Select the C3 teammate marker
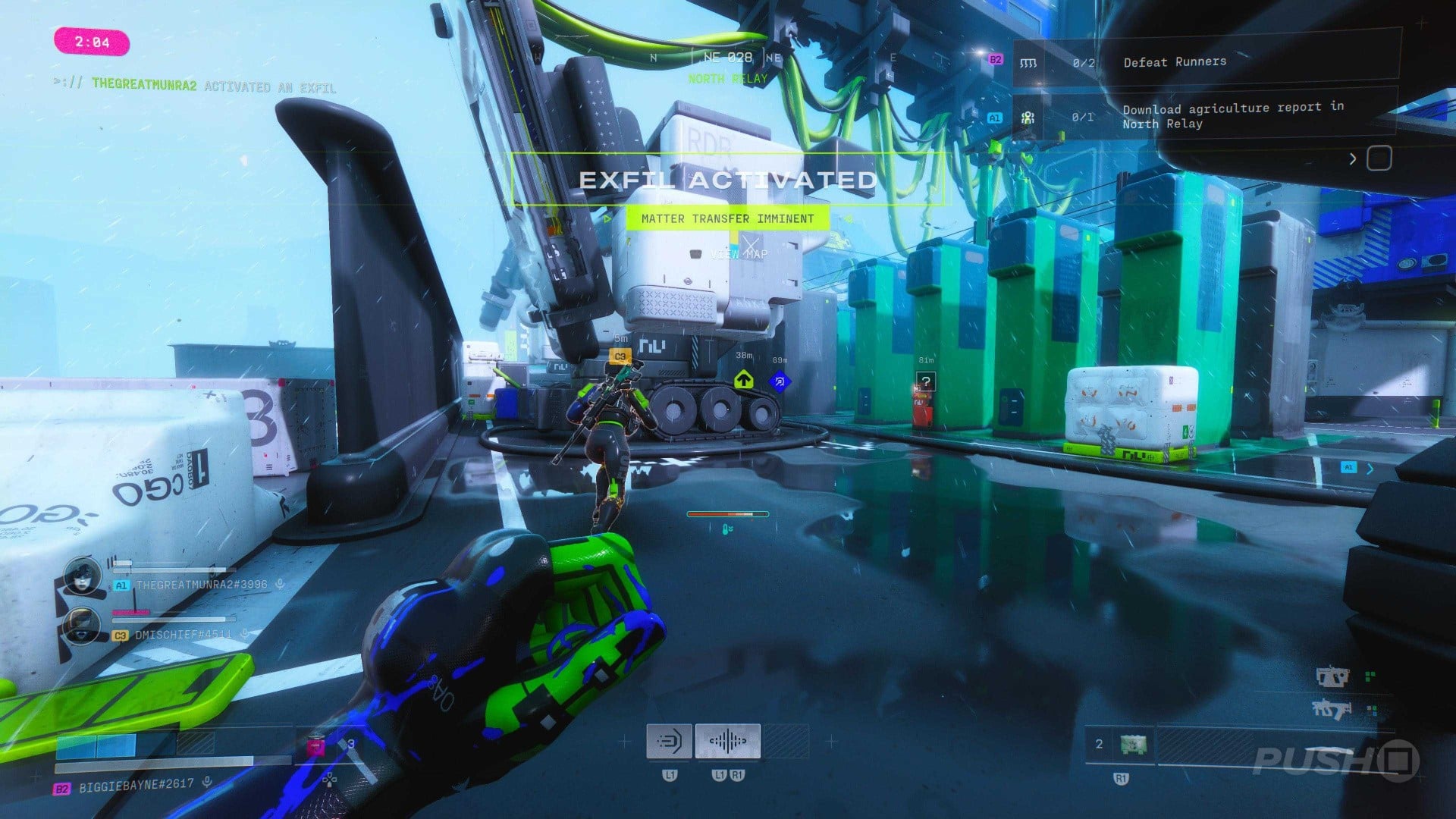The image size is (1456, 819). [x=620, y=356]
